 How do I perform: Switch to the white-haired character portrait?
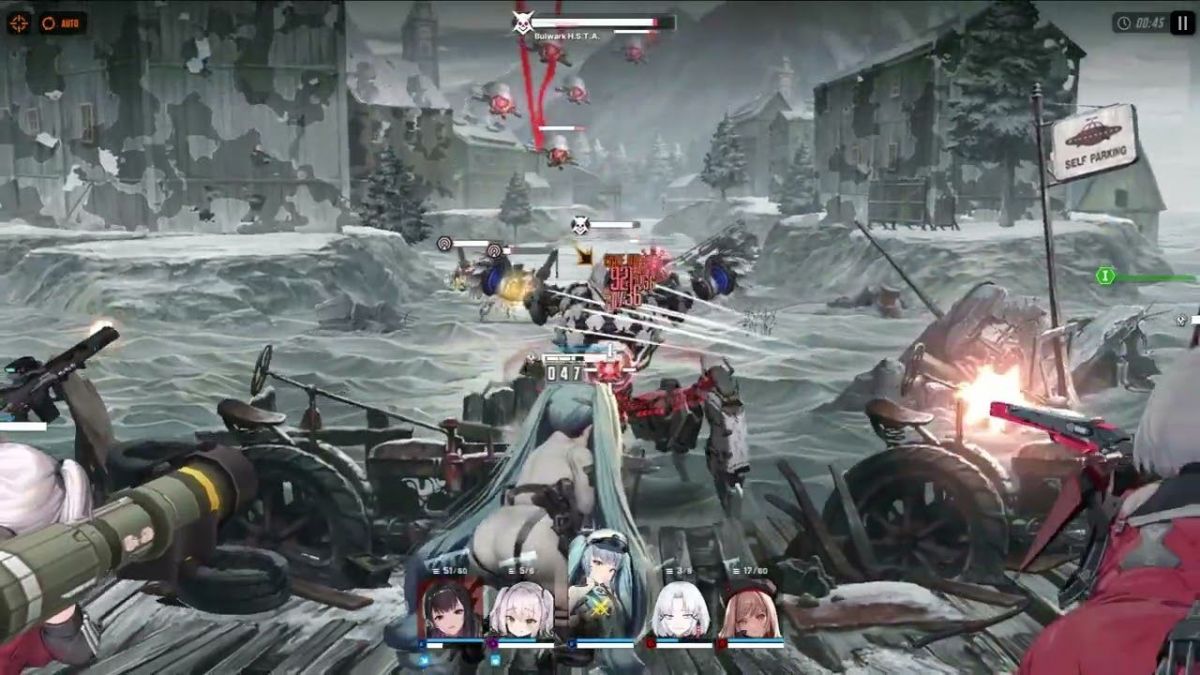[680, 611]
